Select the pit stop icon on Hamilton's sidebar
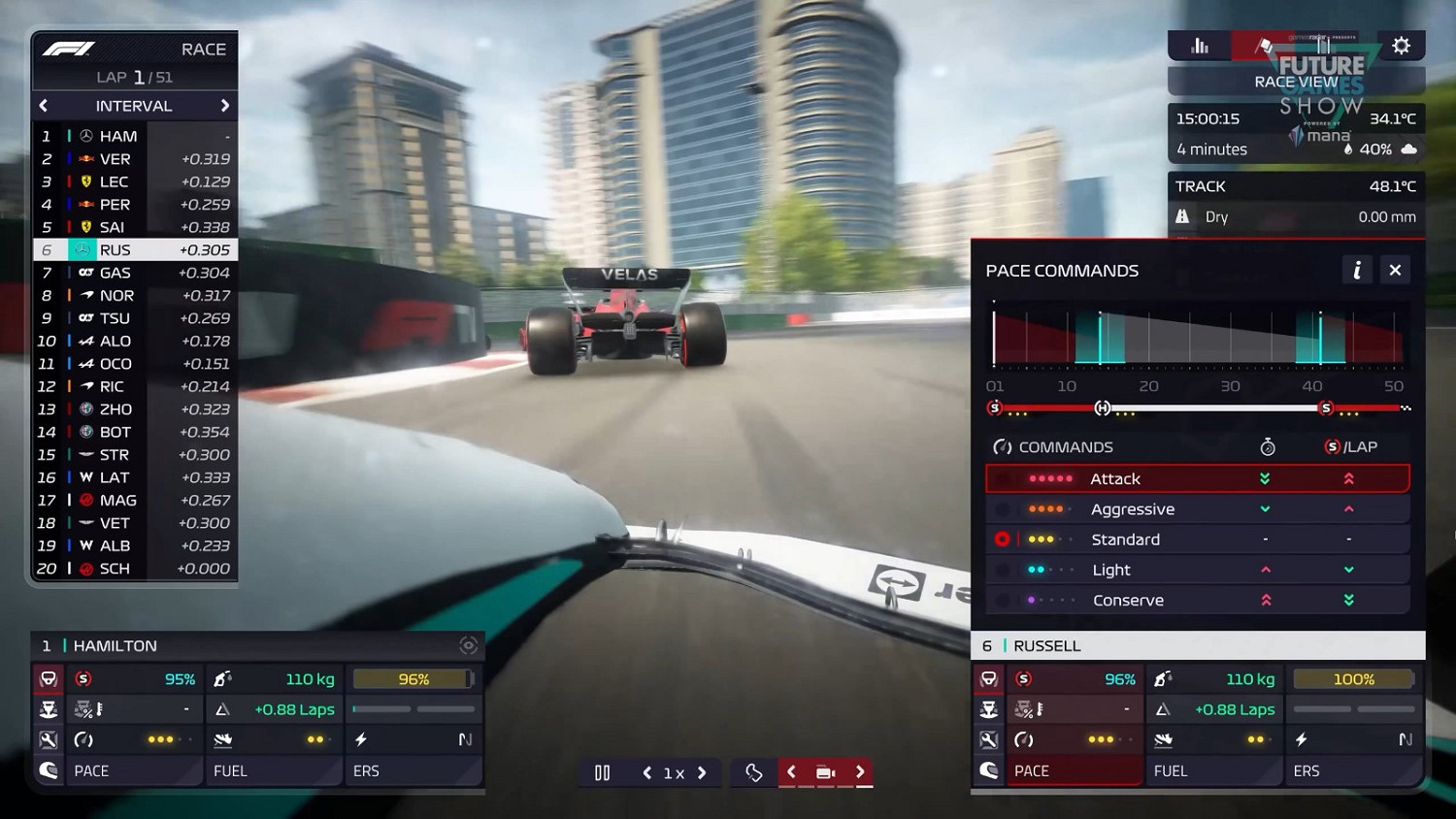 [x=48, y=709]
